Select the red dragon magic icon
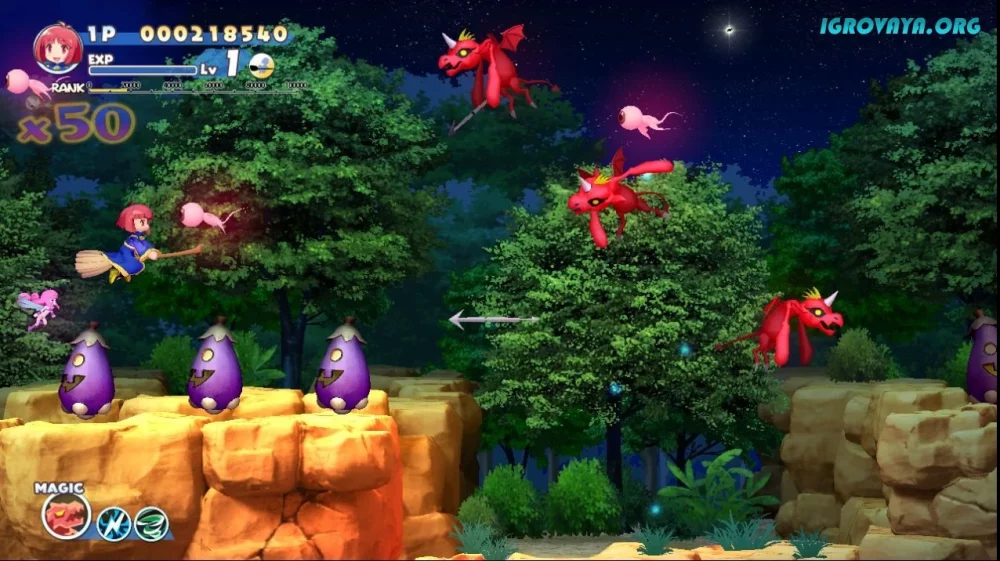The height and width of the screenshot is (561, 1000). click(66, 516)
